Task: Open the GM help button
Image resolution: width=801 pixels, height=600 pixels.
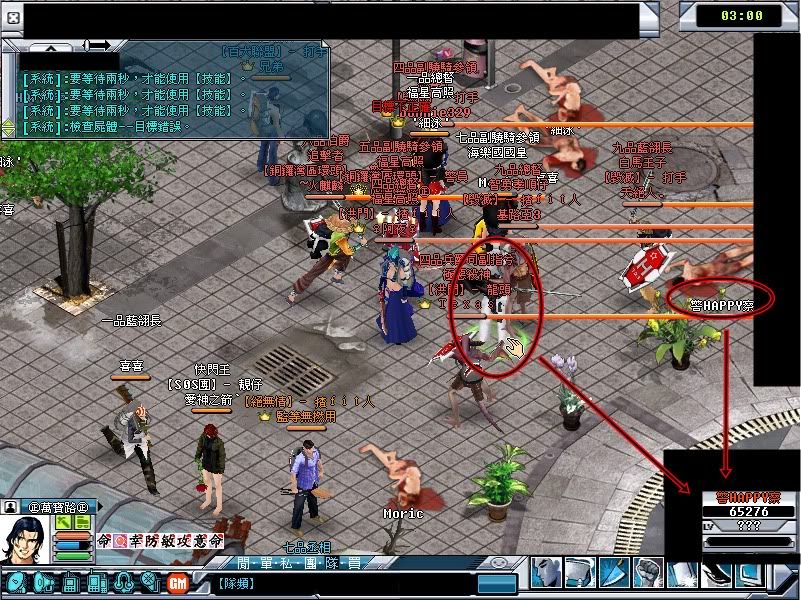Action: (177, 582)
